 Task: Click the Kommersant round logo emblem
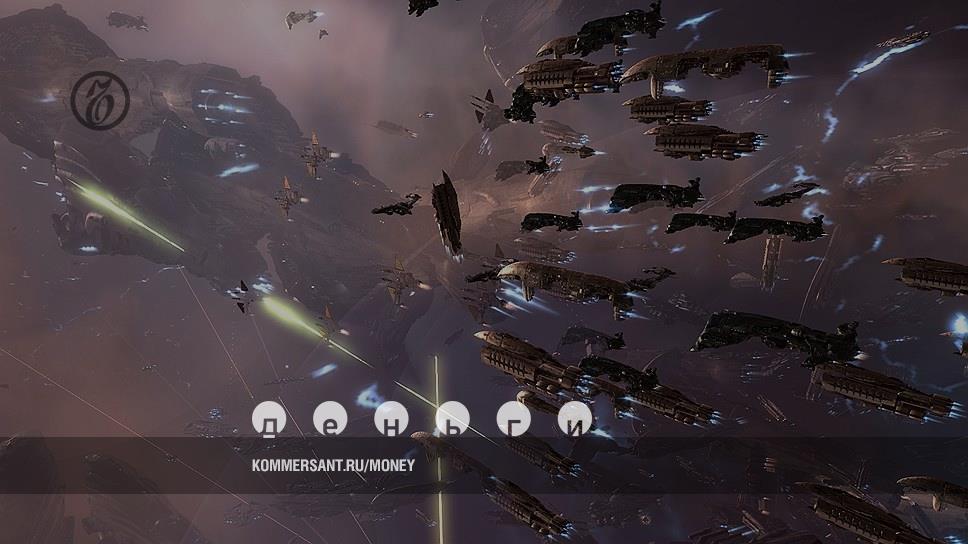[x=99, y=100]
